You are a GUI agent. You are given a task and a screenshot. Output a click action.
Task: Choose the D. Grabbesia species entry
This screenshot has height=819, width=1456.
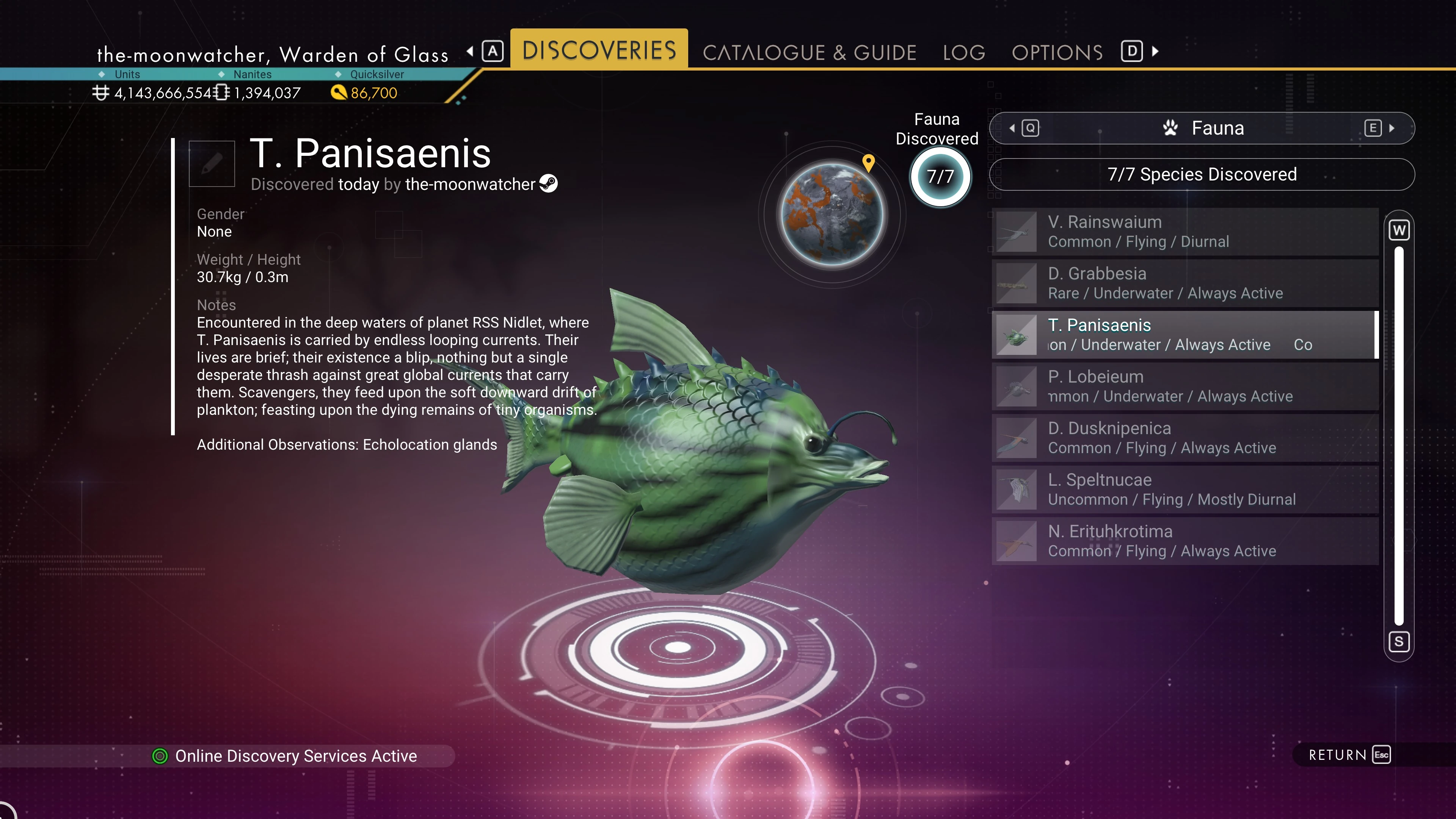(x=1185, y=283)
